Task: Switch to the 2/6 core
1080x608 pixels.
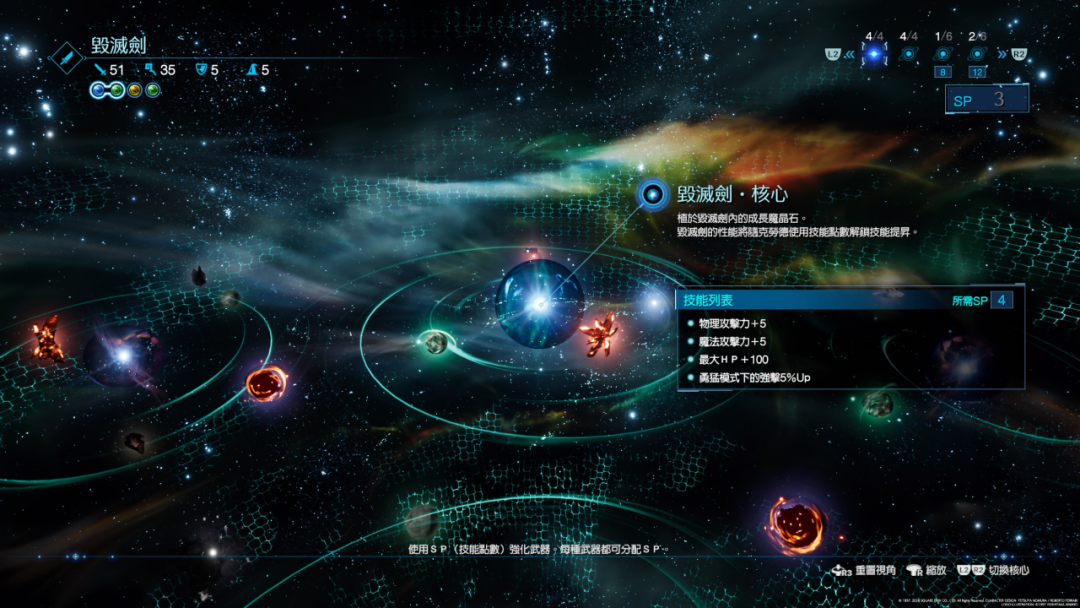Action: pyautogui.click(x=976, y=54)
